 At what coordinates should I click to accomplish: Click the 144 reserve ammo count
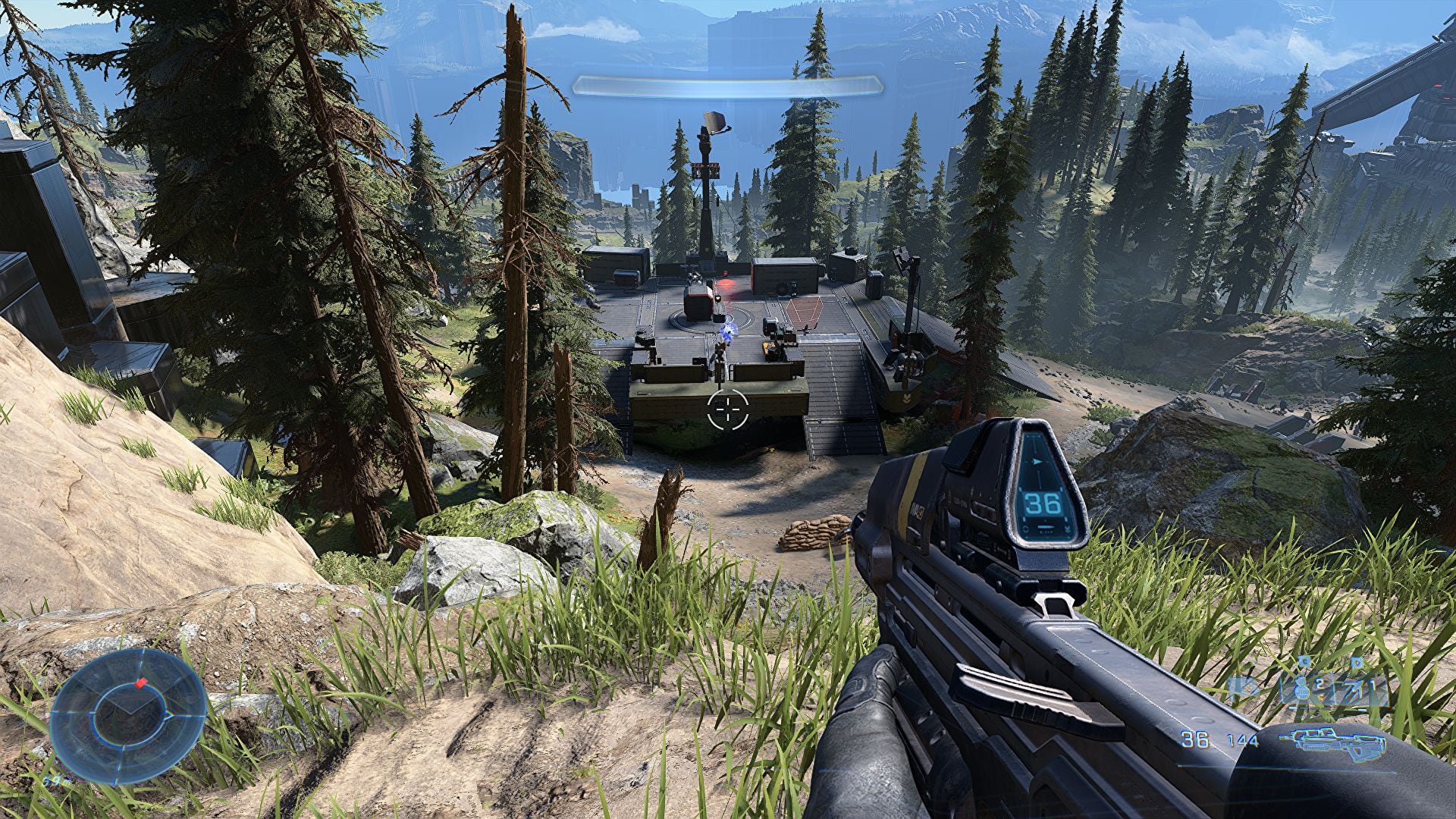(1242, 741)
